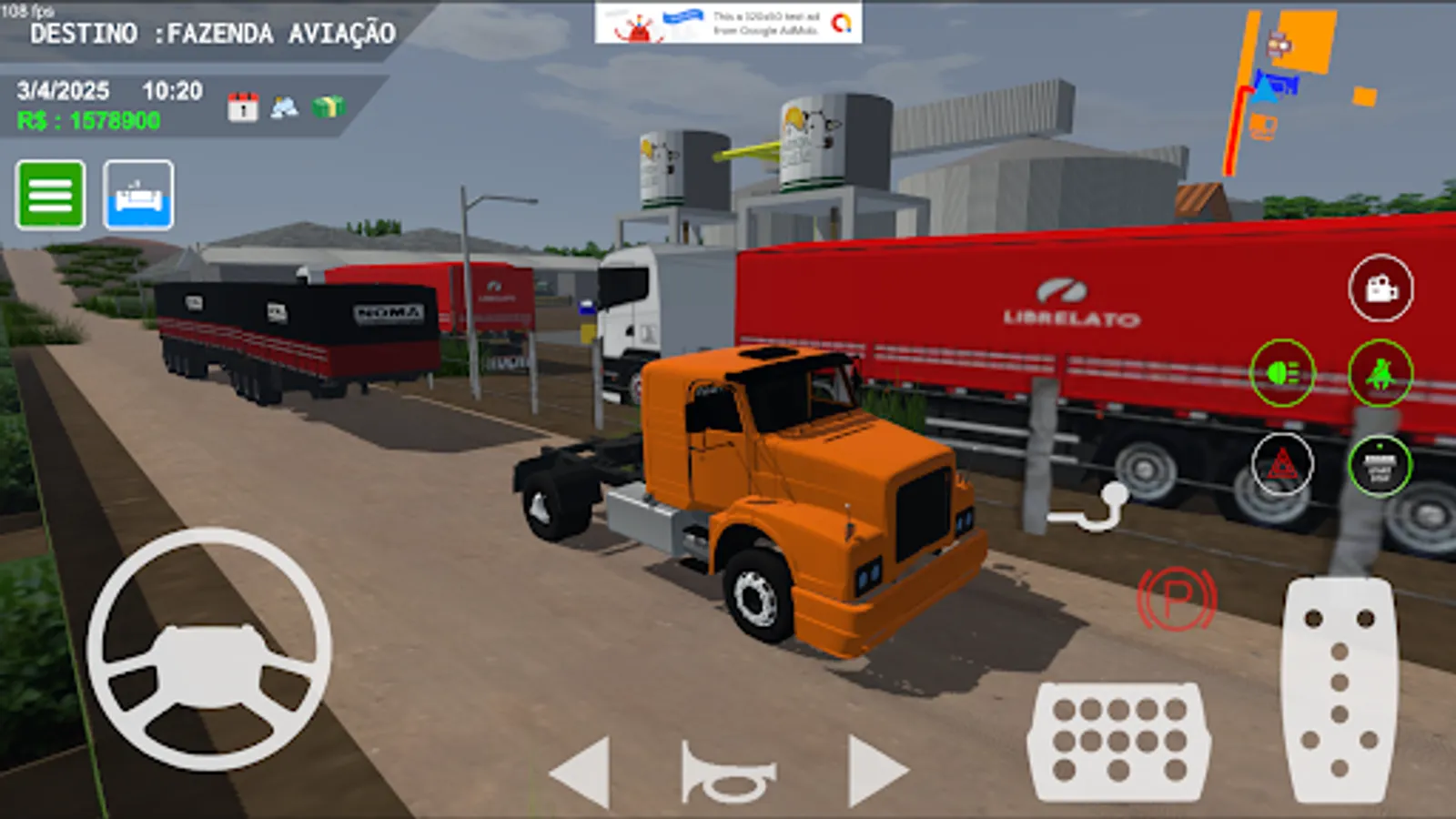Click the calendar icon in the HUD
1456x819 pixels.
pyautogui.click(x=242, y=106)
